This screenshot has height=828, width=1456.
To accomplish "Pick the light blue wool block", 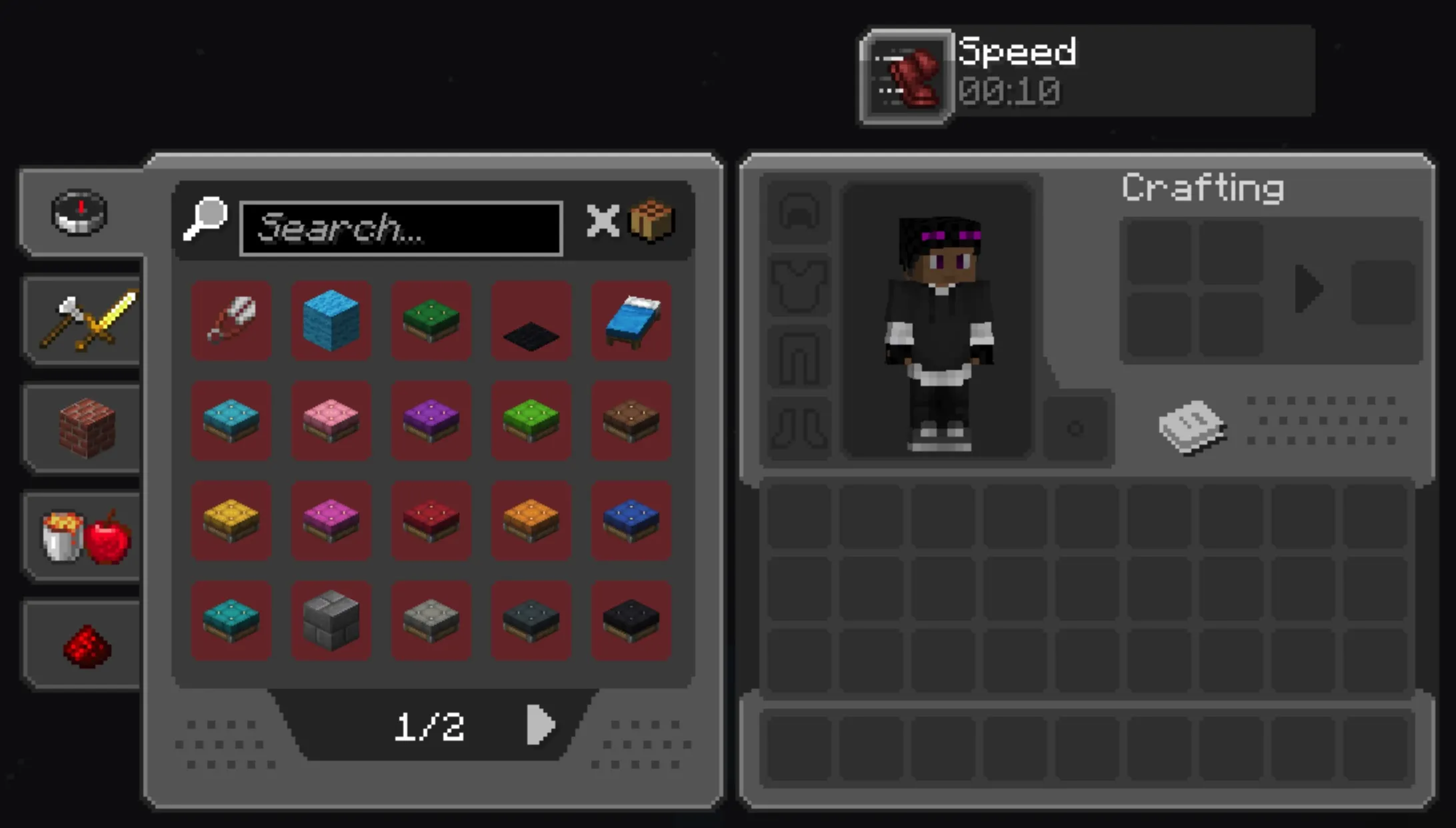I will pos(331,321).
